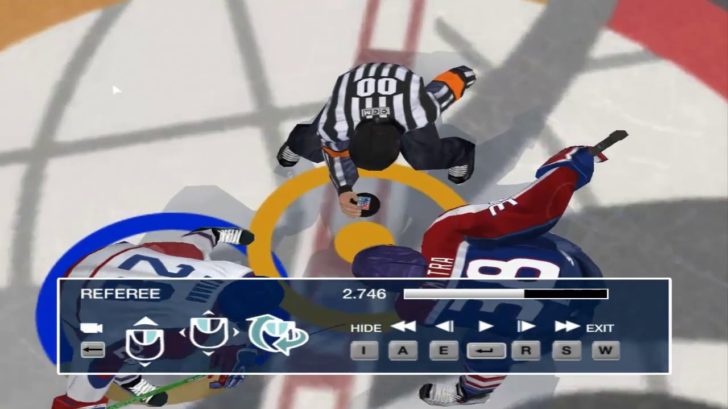Select the camera icon under REFEREE
This screenshot has height=409, width=728.
tap(93, 327)
